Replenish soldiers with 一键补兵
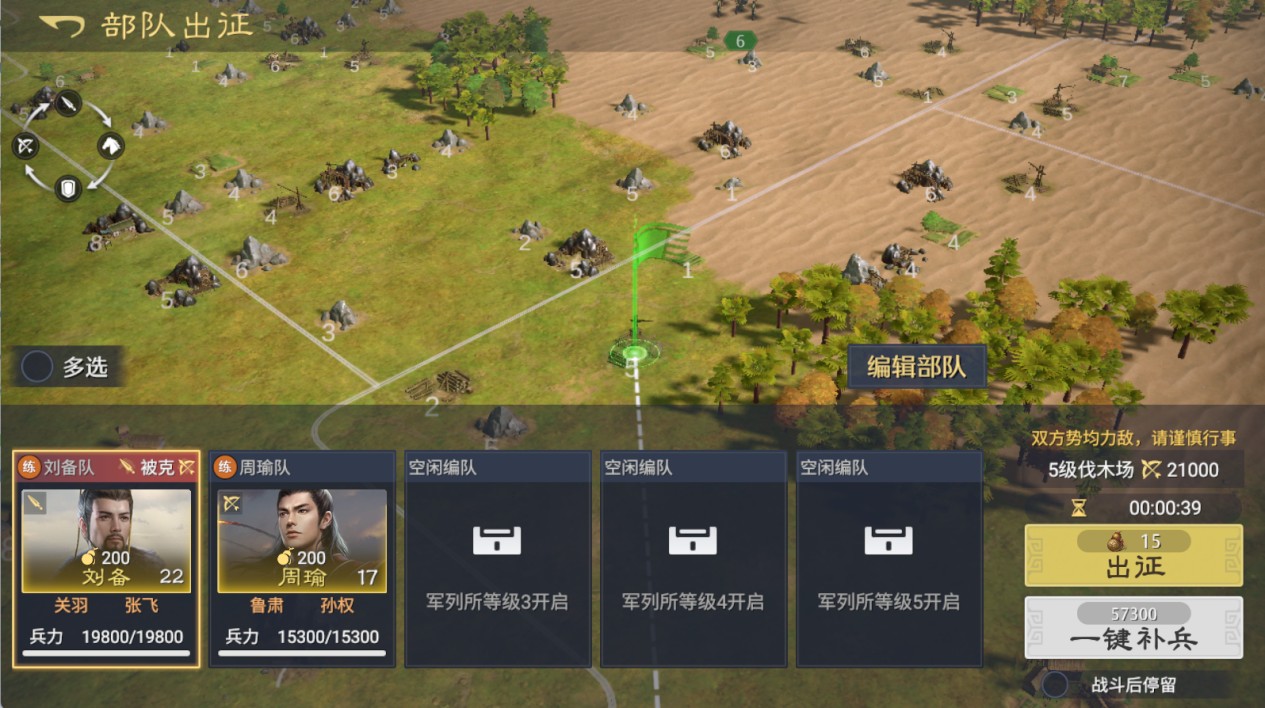 [1134, 628]
